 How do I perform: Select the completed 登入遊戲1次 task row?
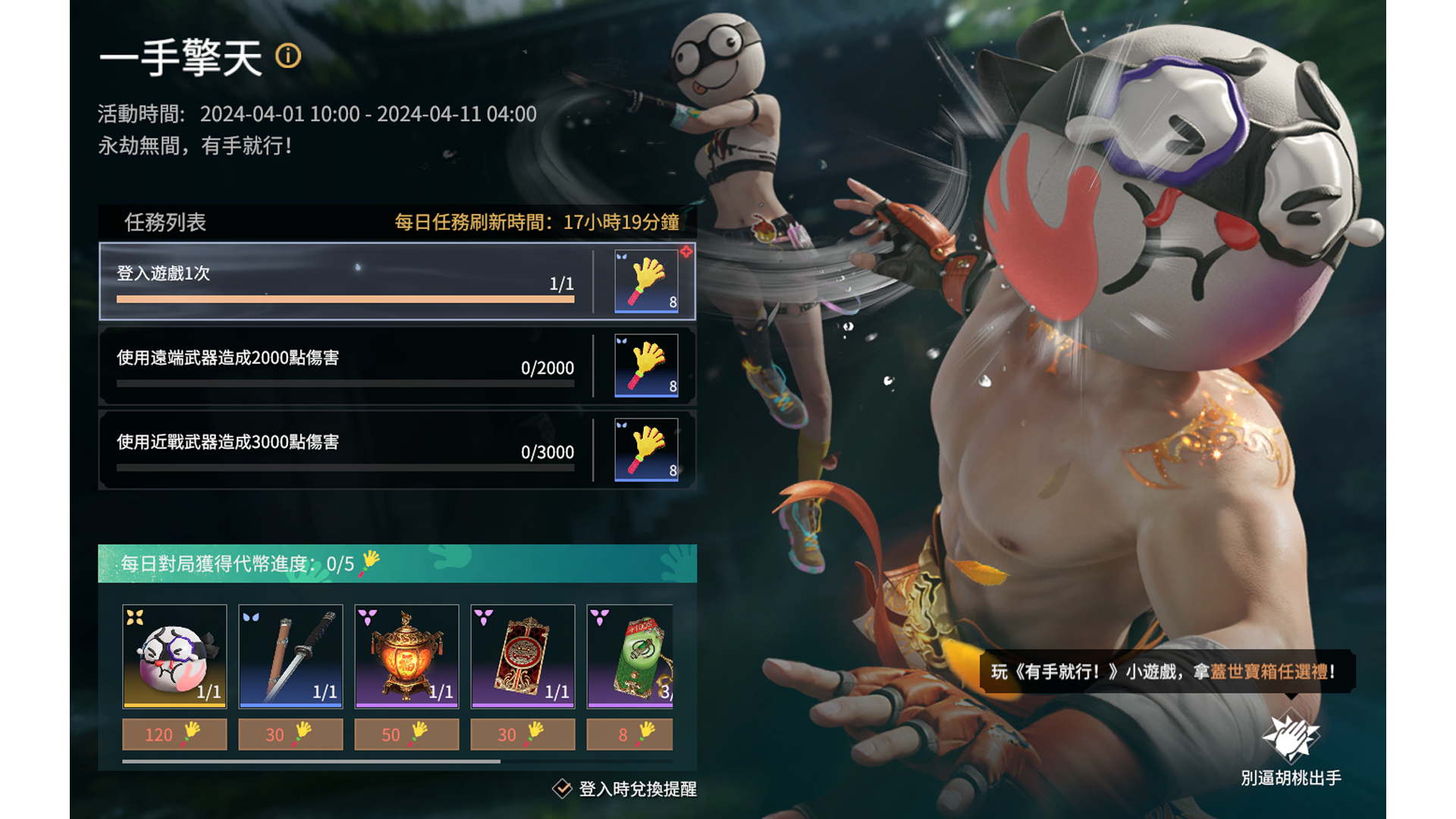tap(341, 282)
